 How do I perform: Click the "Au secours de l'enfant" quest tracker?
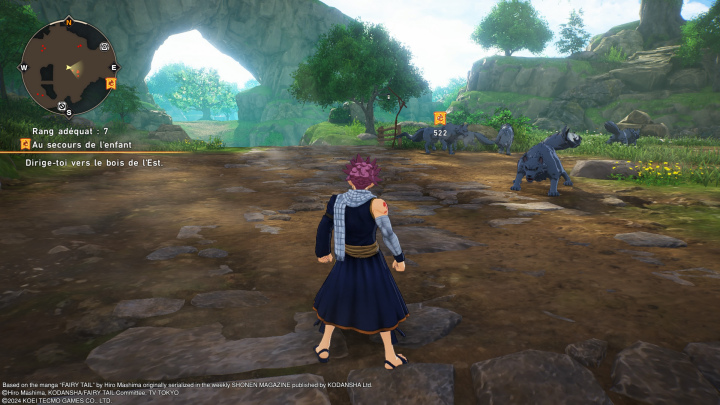(x=90, y=144)
